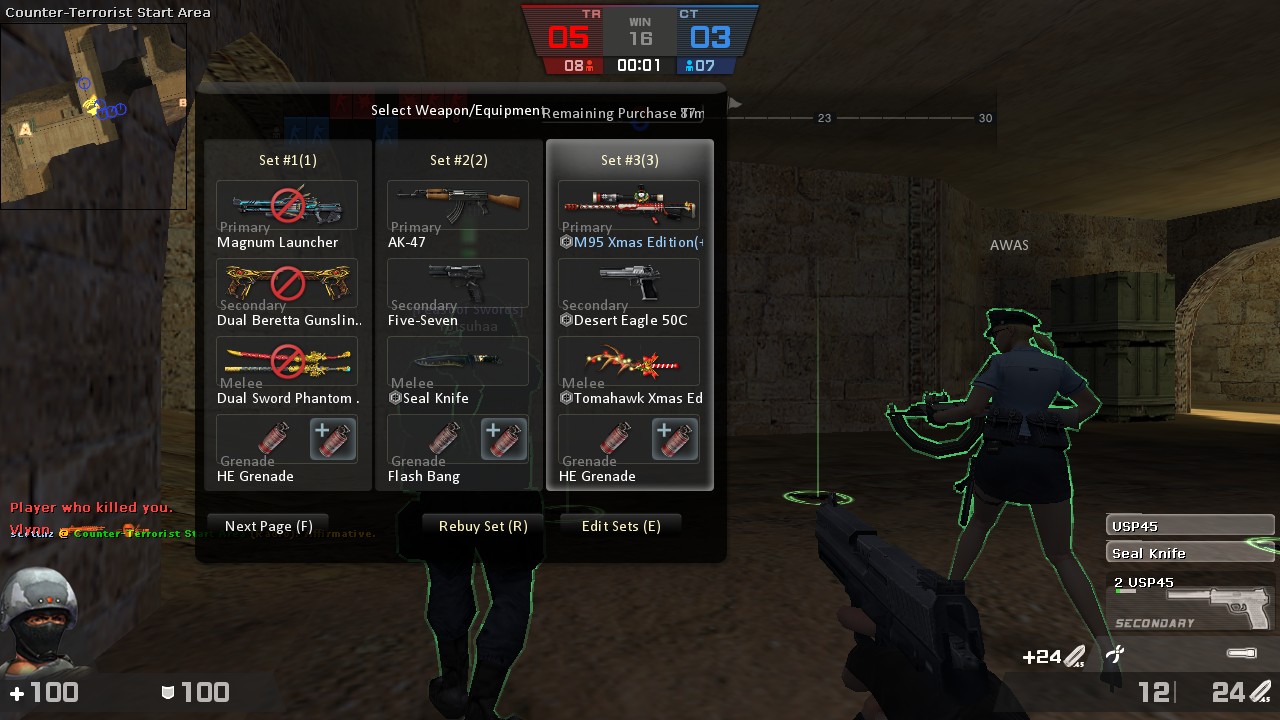Click the Set #2(2) header
This screenshot has width=1280, height=720.
click(x=459, y=160)
